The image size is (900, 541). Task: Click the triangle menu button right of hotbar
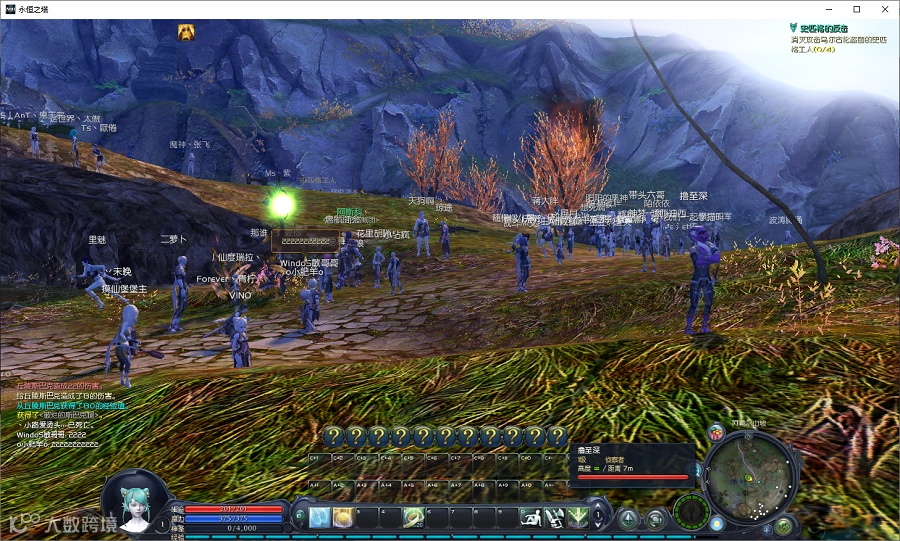coord(627,518)
